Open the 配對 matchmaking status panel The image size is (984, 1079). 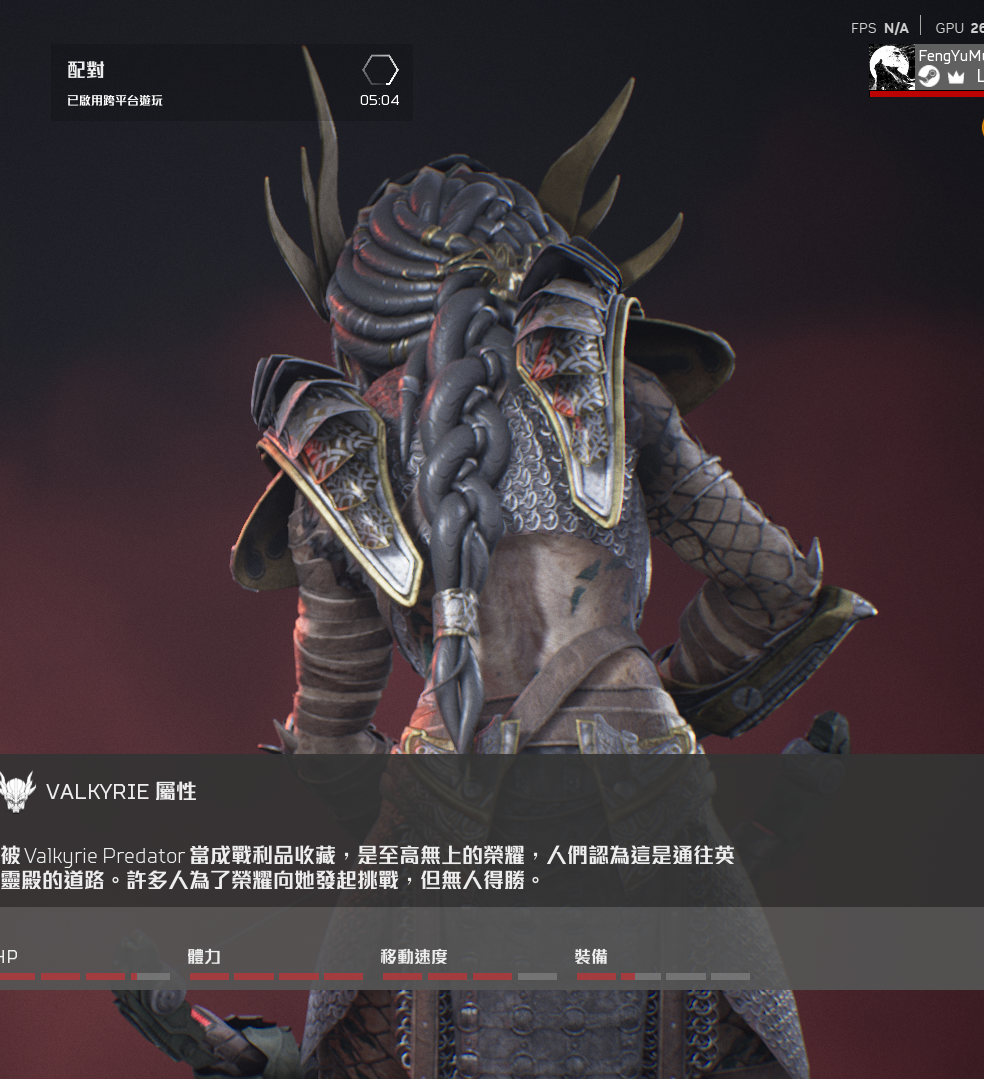click(231, 83)
